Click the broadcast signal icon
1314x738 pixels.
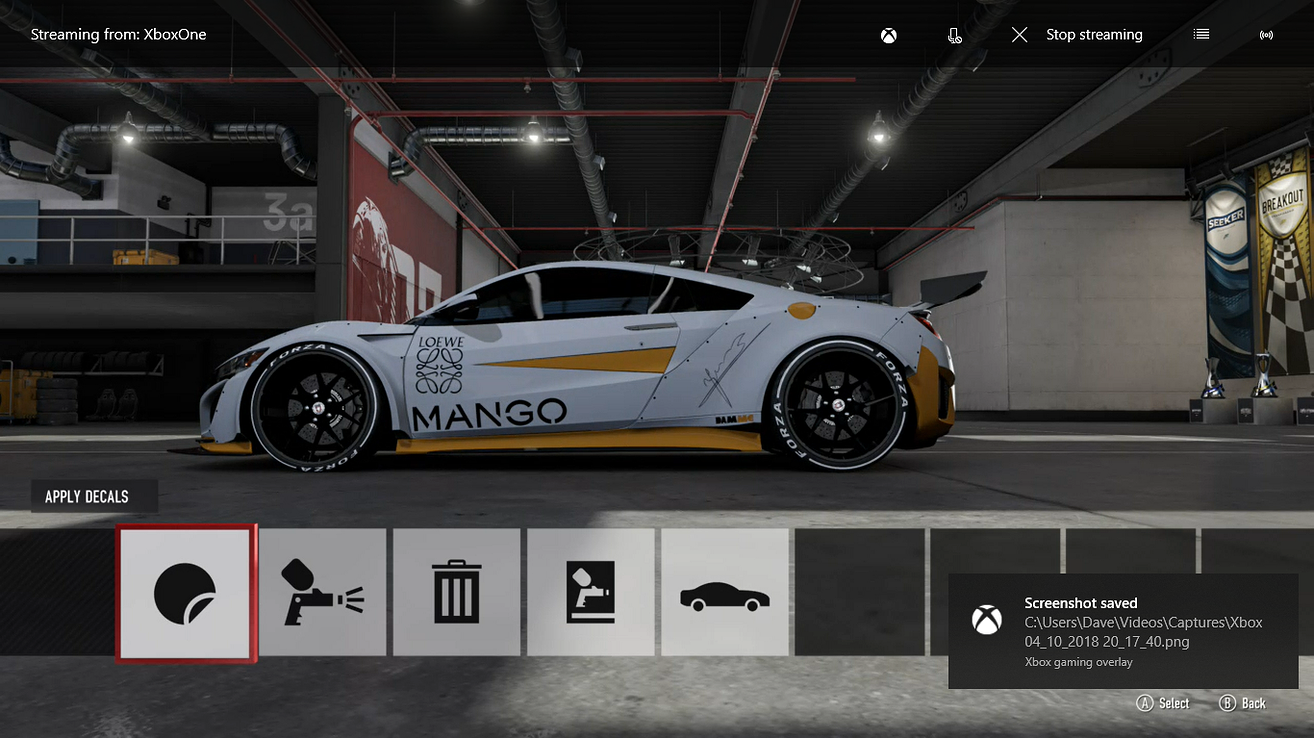1266,34
